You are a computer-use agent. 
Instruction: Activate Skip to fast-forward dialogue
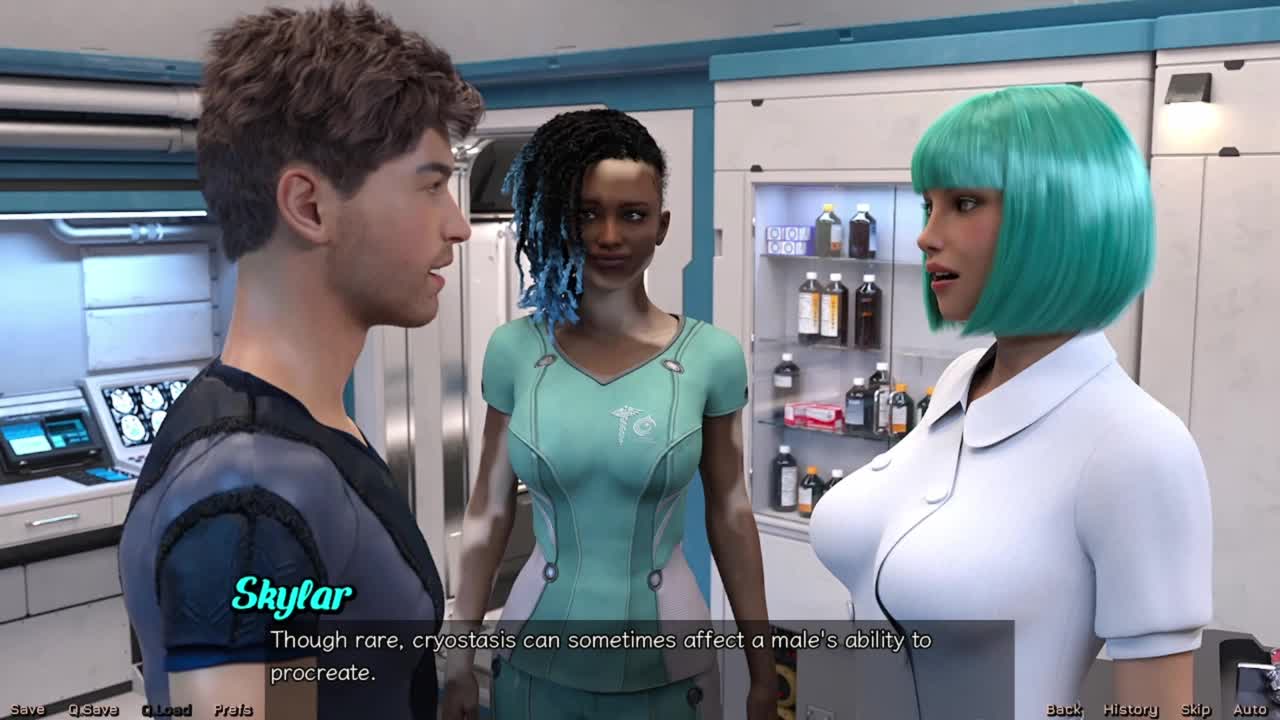pyautogui.click(x=1195, y=710)
